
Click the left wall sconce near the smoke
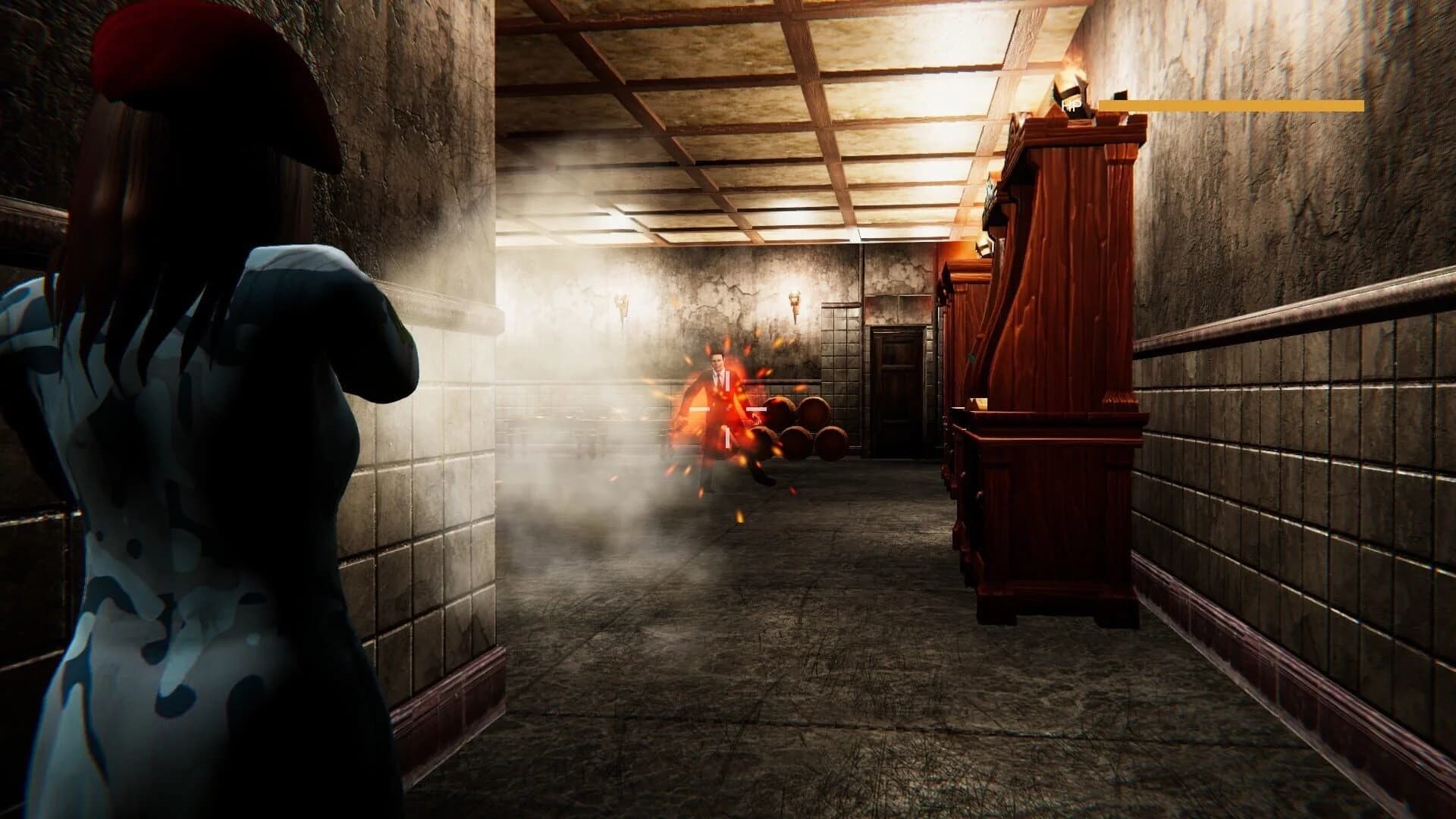tap(622, 303)
